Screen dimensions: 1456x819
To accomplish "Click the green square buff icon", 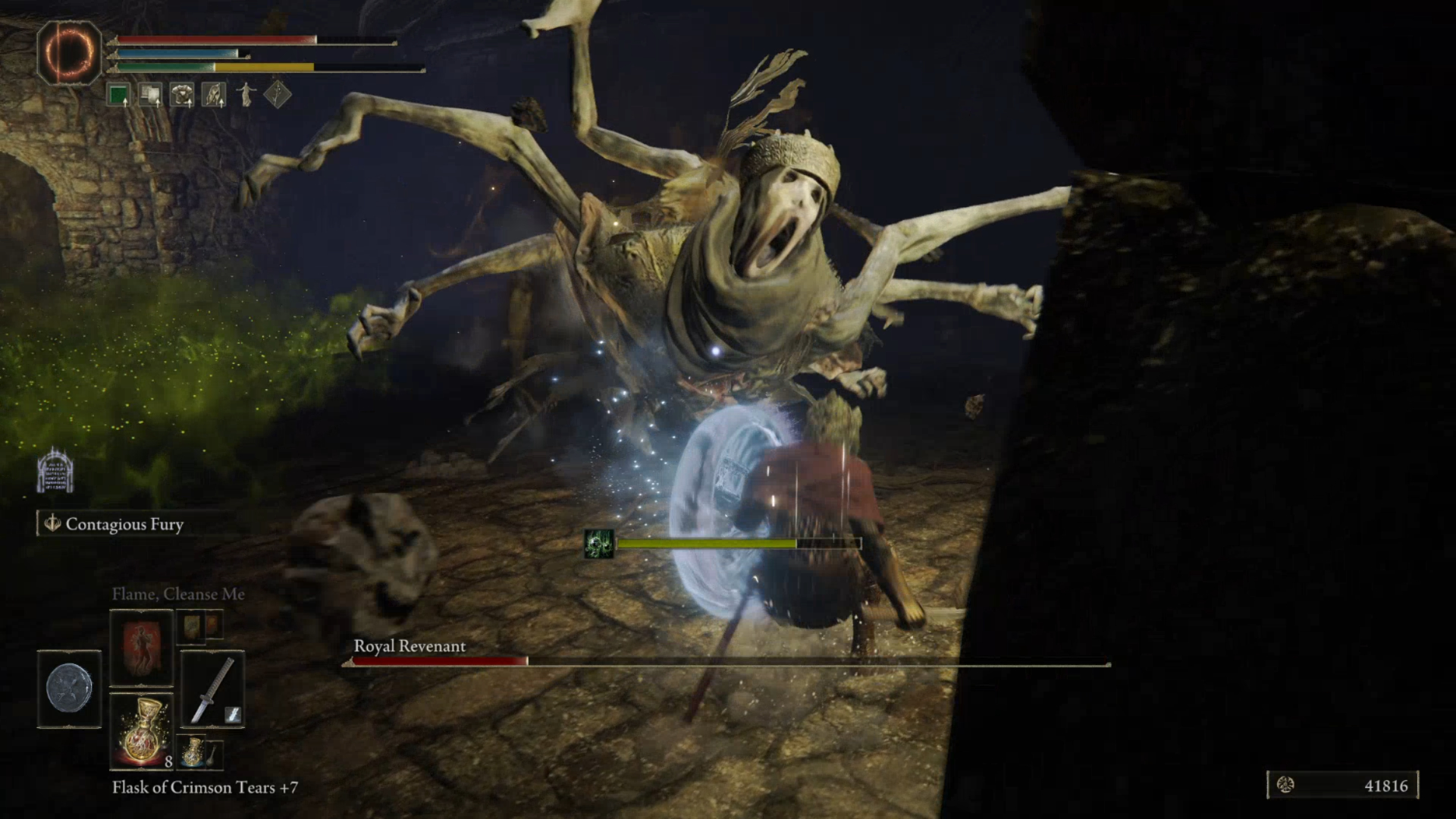I will pyautogui.click(x=118, y=95).
